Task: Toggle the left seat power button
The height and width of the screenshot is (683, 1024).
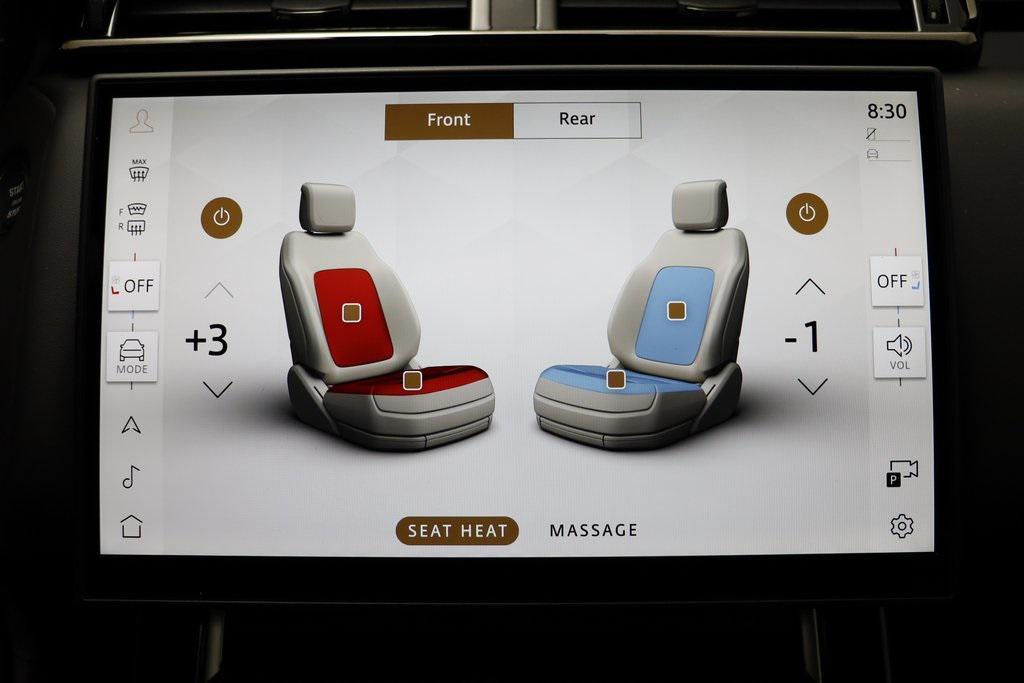Action: pyautogui.click(x=221, y=217)
